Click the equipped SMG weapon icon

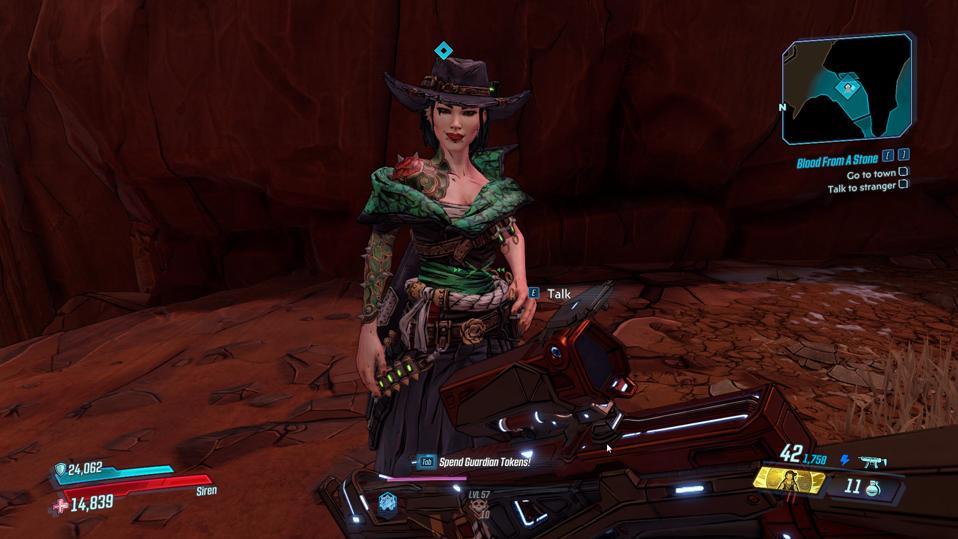pyautogui.click(x=871, y=461)
